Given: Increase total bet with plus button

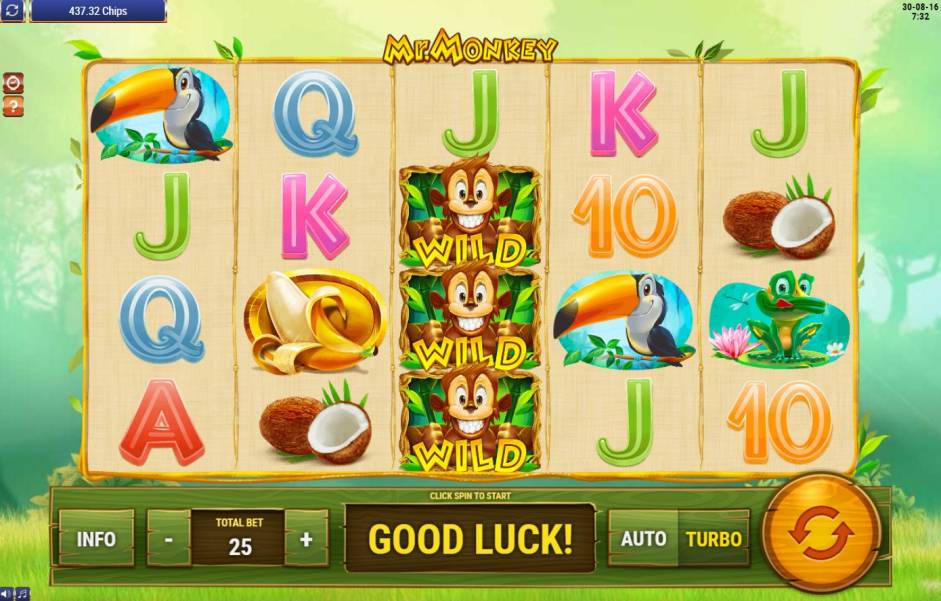Looking at the screenshot, I should (x=306, y=539).
